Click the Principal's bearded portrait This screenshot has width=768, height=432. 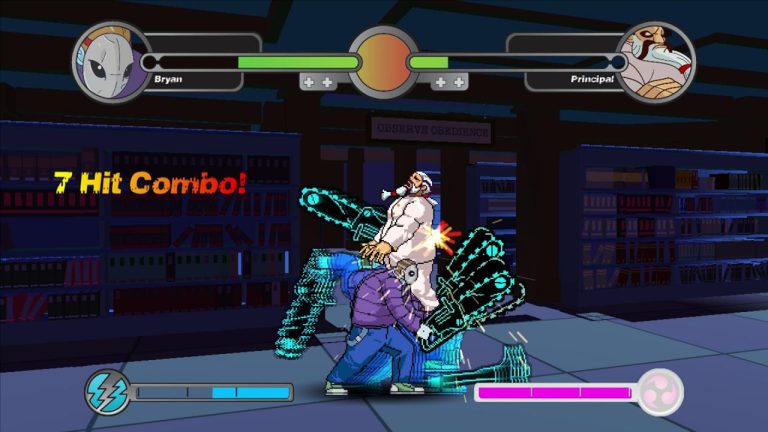656,62
